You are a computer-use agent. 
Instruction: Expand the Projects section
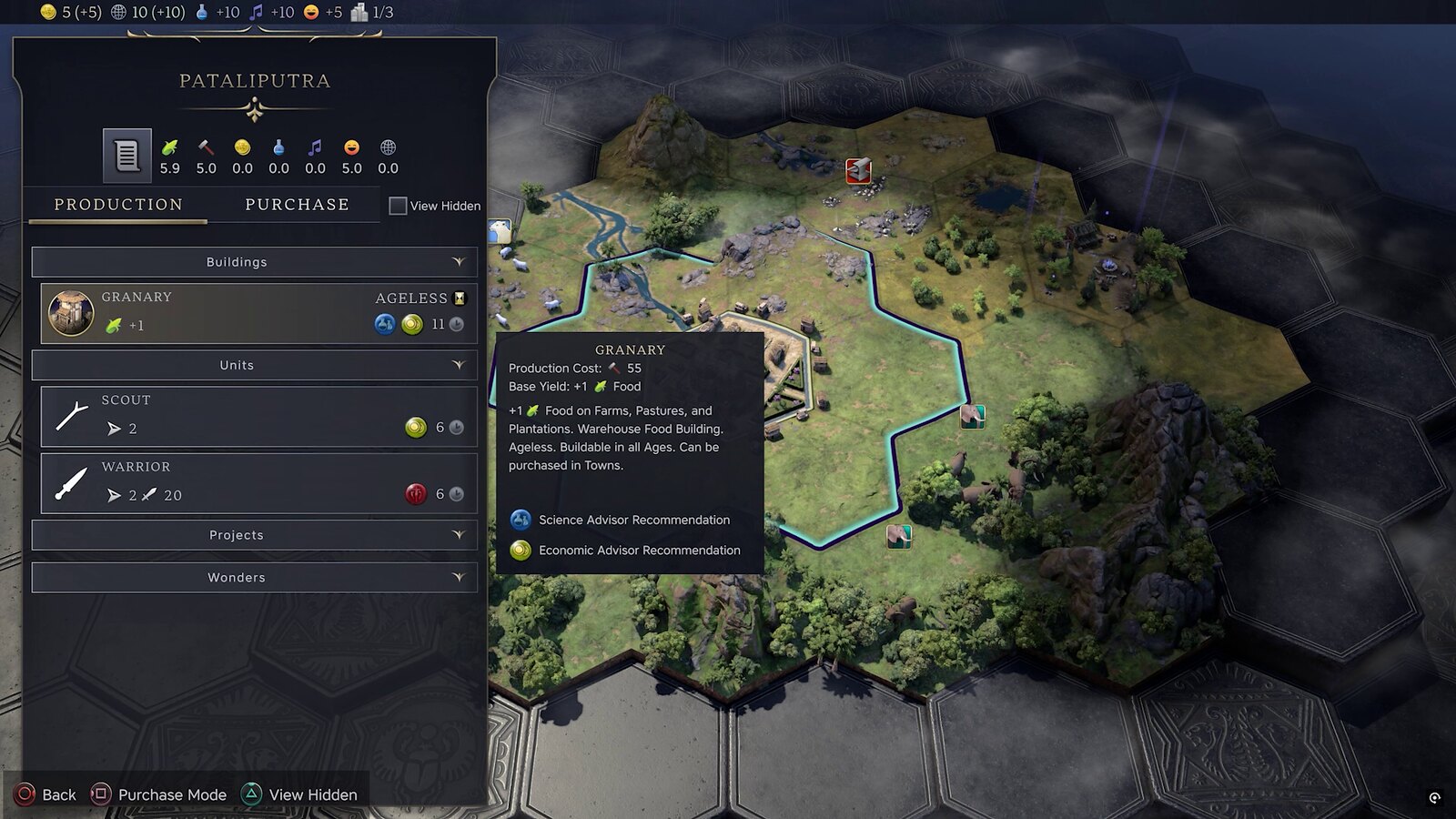[x=255, y=535]
